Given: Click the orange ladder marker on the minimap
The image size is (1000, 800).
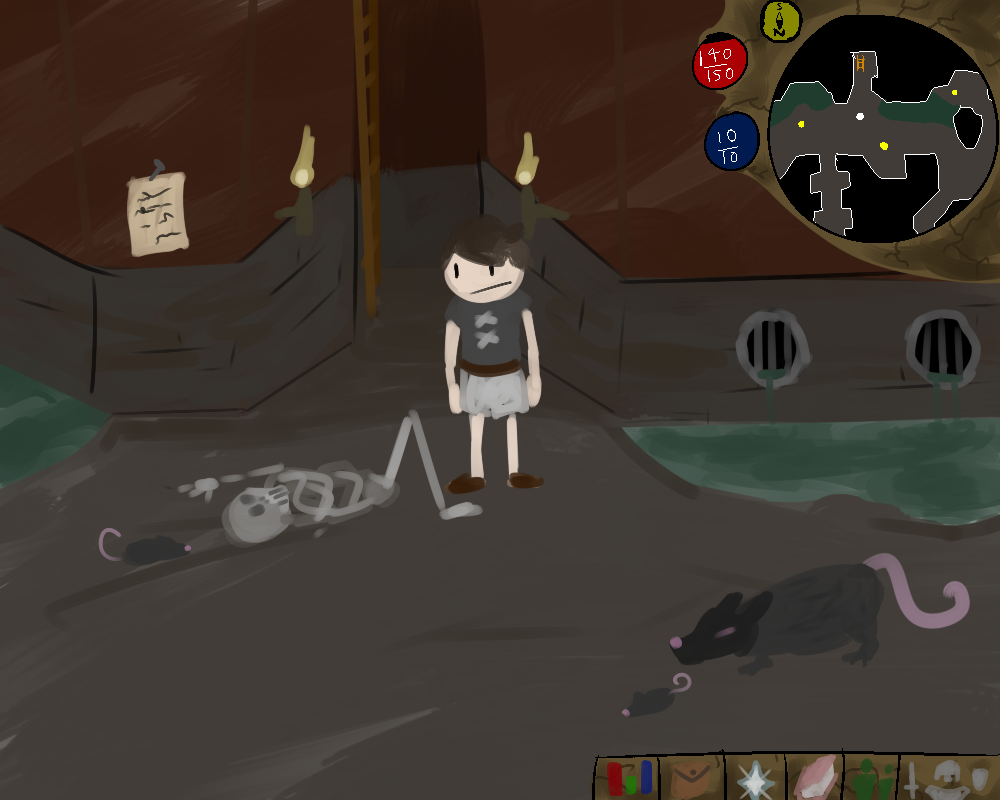Looking at the screenshot, I should pyautogui.click(x=859, y=64).
